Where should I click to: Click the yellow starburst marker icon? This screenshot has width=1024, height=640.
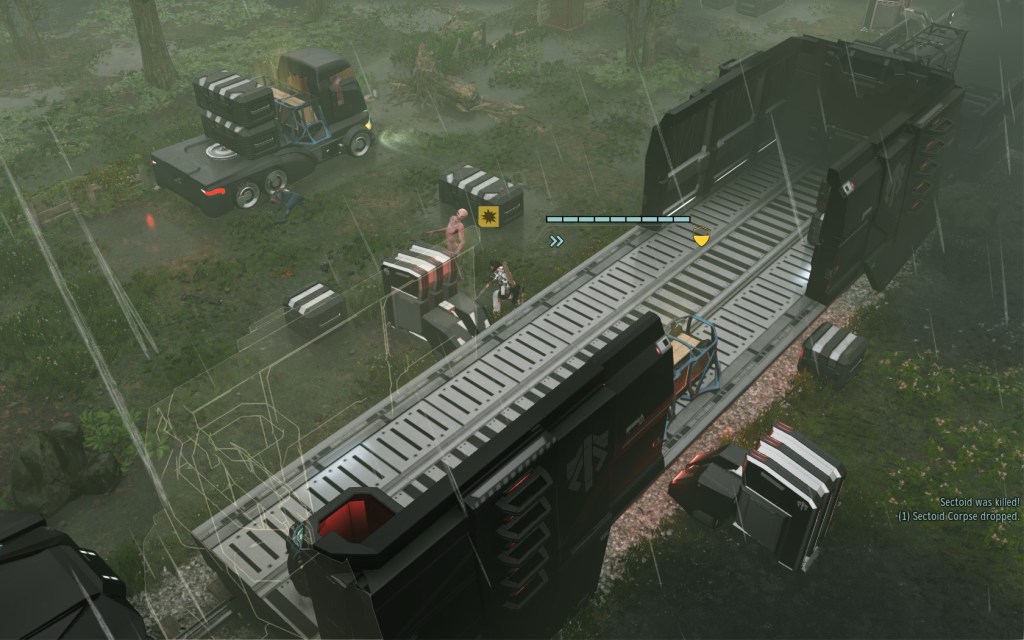coord(488,217)
